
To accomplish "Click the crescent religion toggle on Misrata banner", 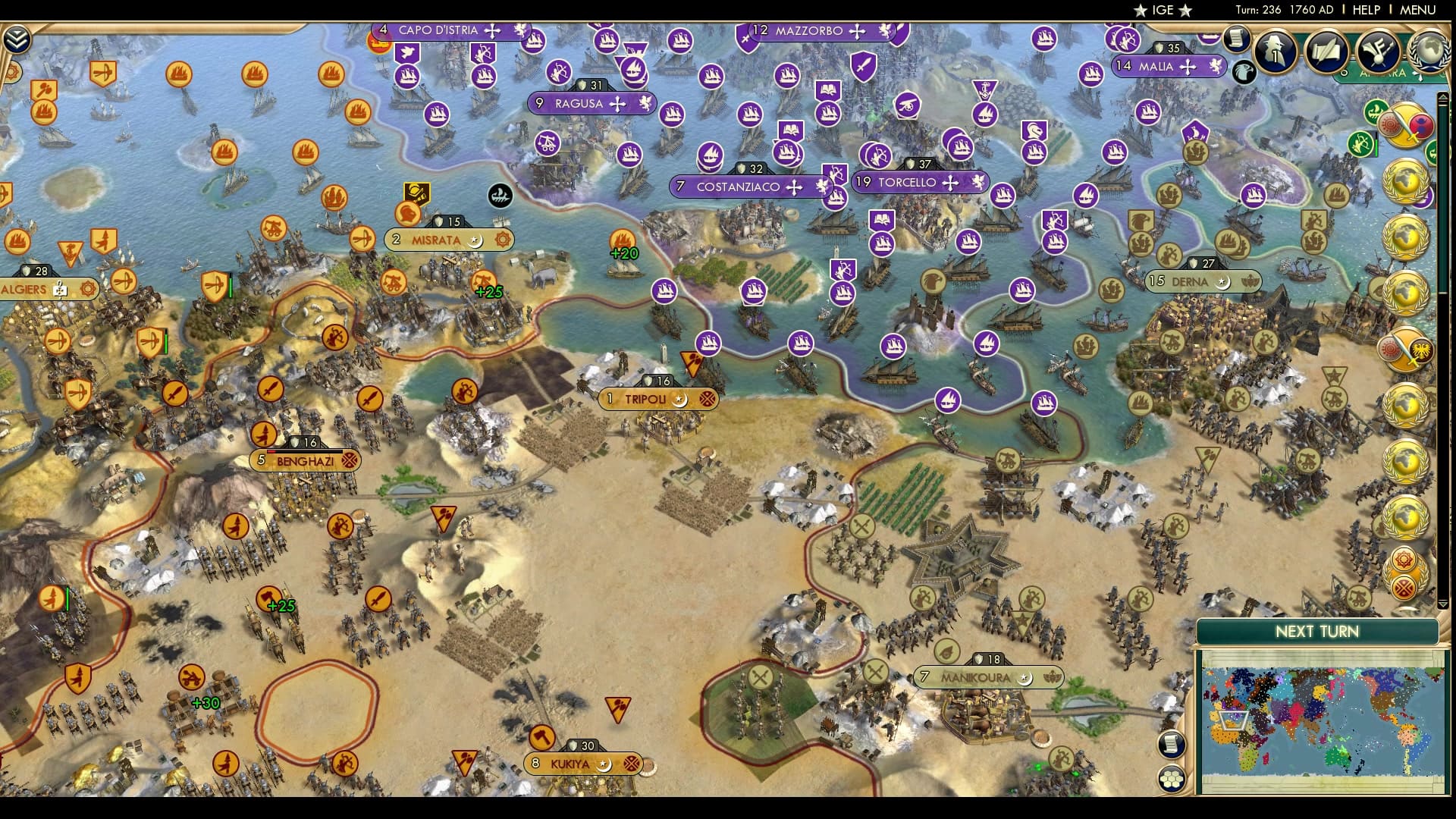I will (x=476, y=242).
